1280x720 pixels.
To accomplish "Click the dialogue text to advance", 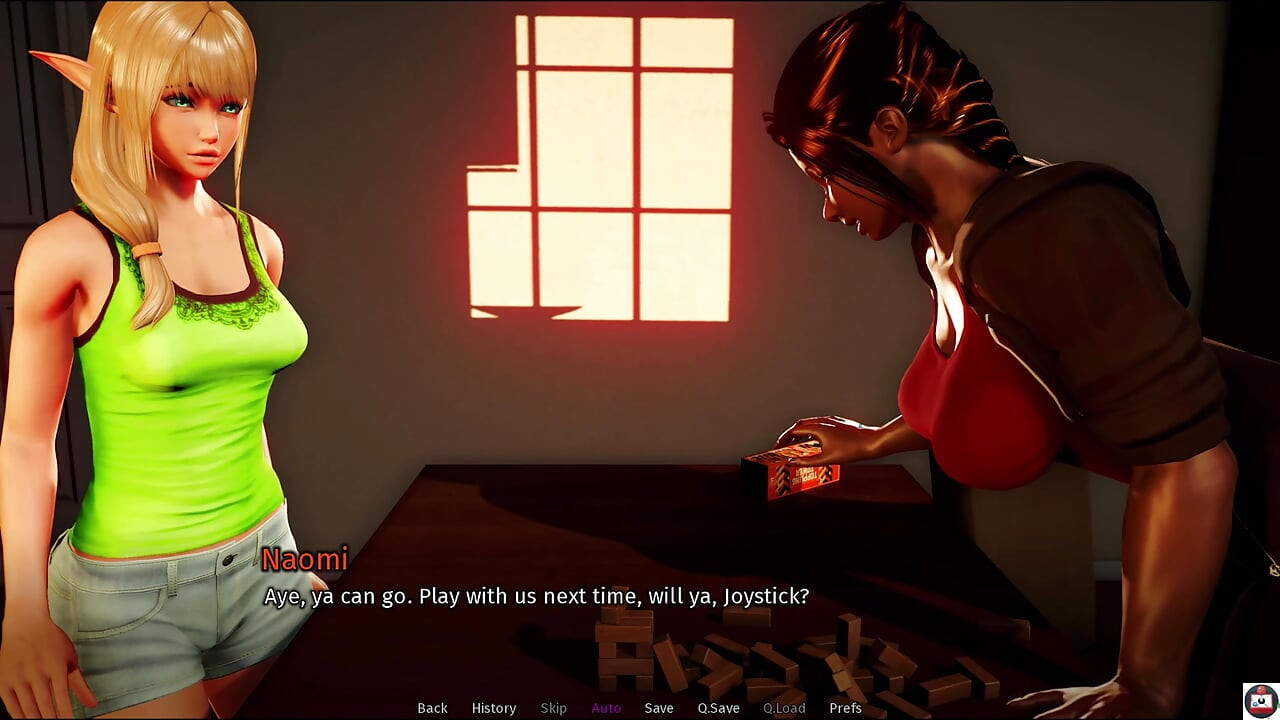I will coord(536,595).
